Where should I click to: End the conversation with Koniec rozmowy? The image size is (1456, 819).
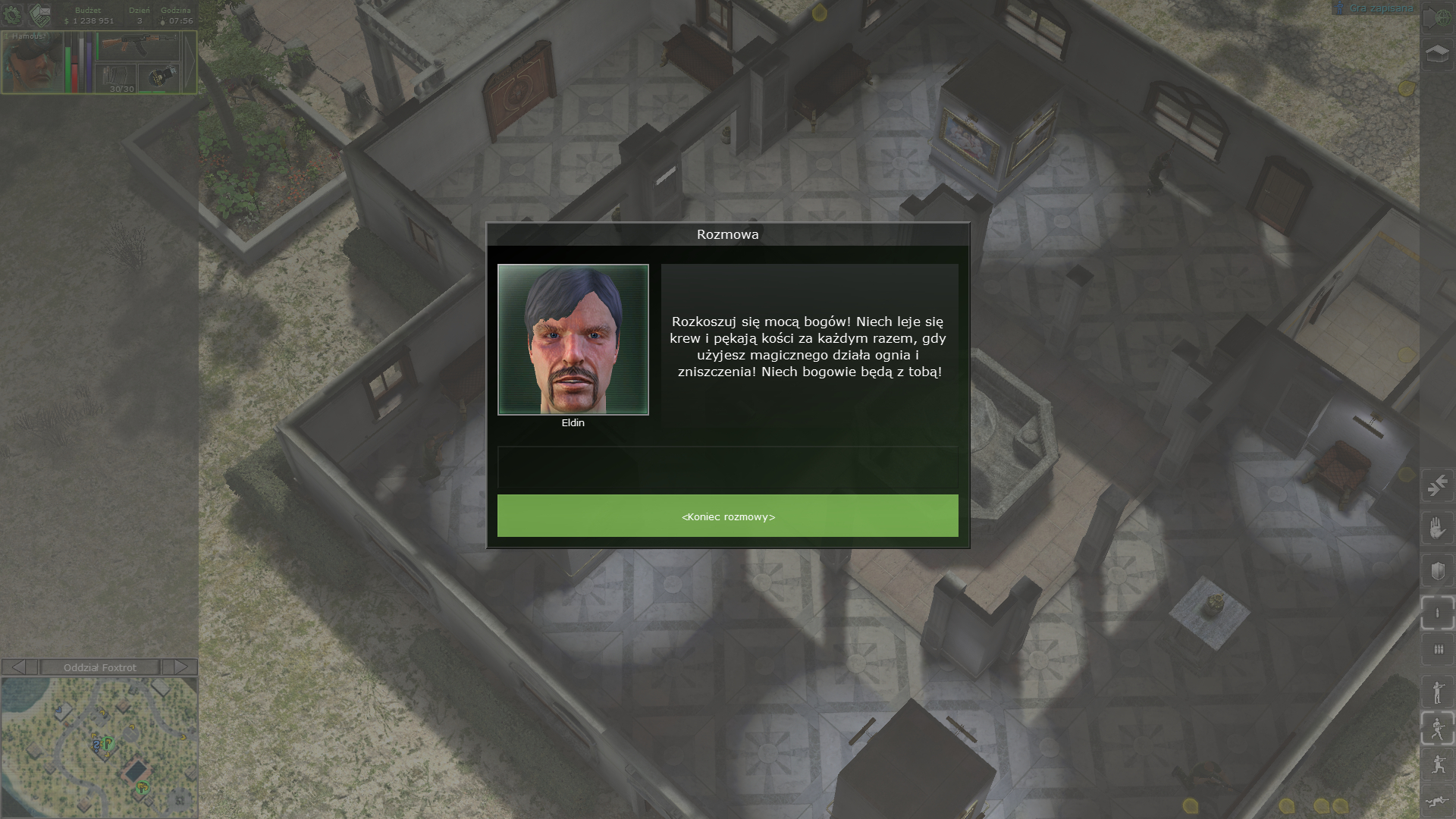click(x=727, y=516)
